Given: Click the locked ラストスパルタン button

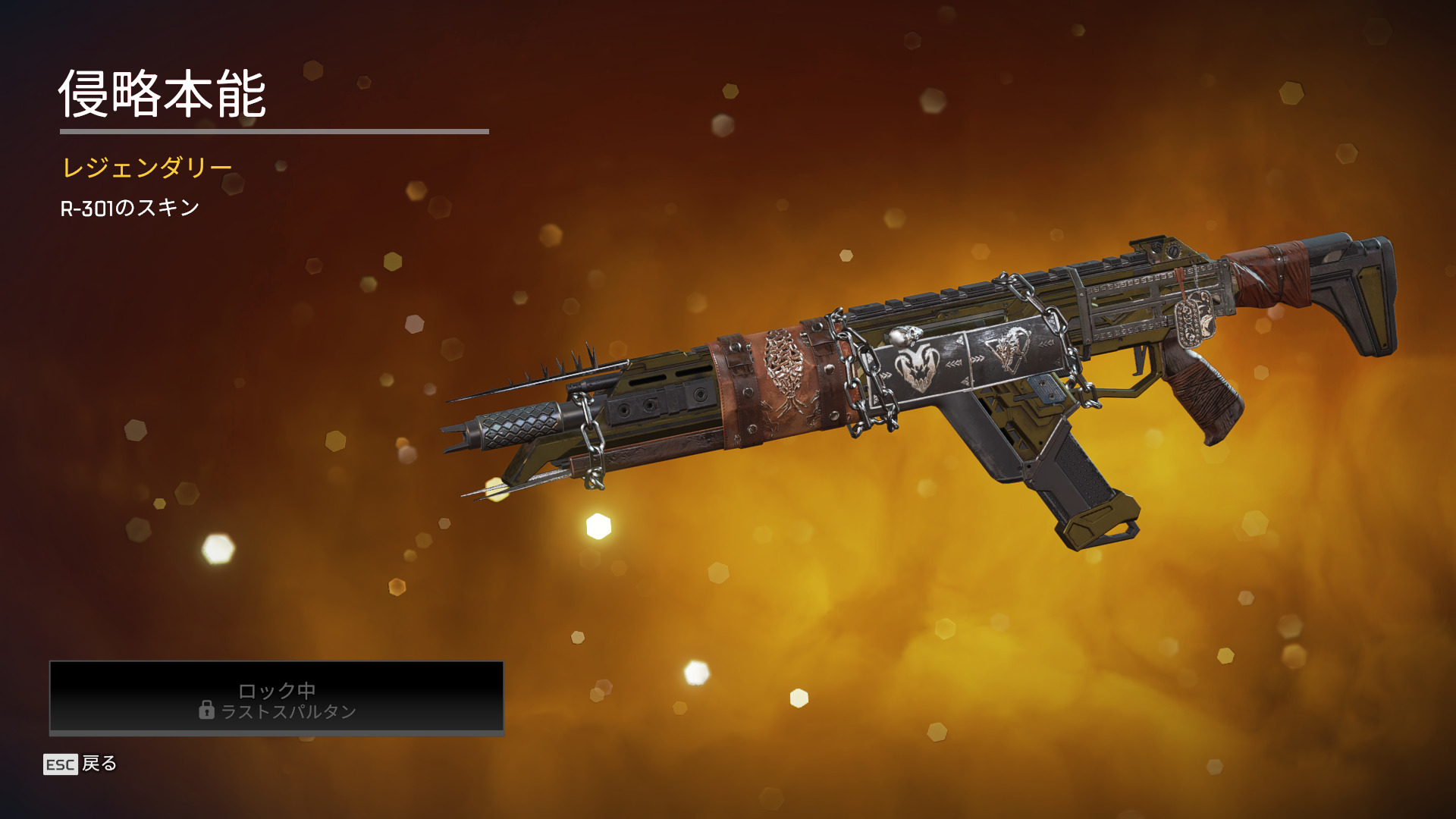Looking at the screenshot, I should pos(277,698).
